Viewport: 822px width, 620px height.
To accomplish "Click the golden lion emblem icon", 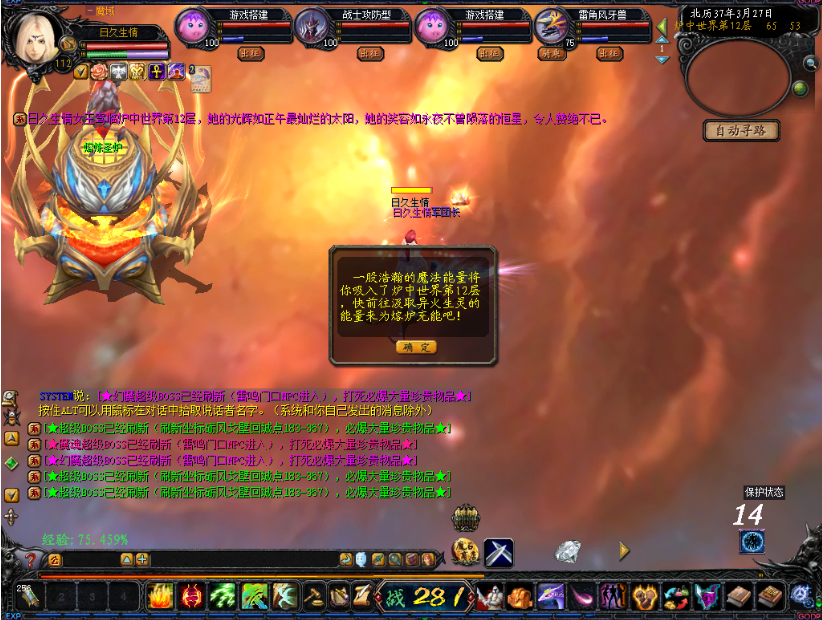I will pyautogui.click(x=465, y=551).
